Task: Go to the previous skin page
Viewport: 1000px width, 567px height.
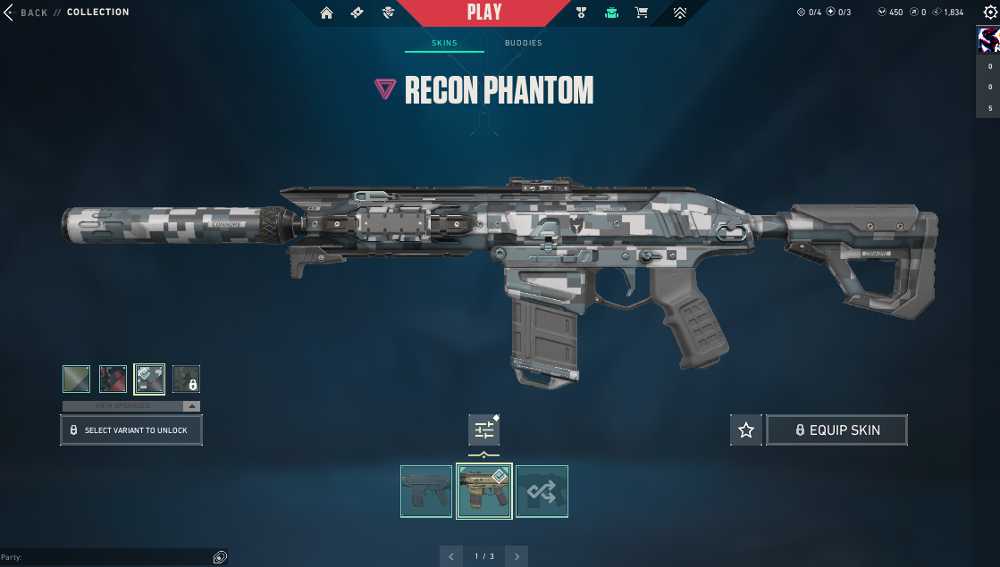Action: (x=452, y=556)
